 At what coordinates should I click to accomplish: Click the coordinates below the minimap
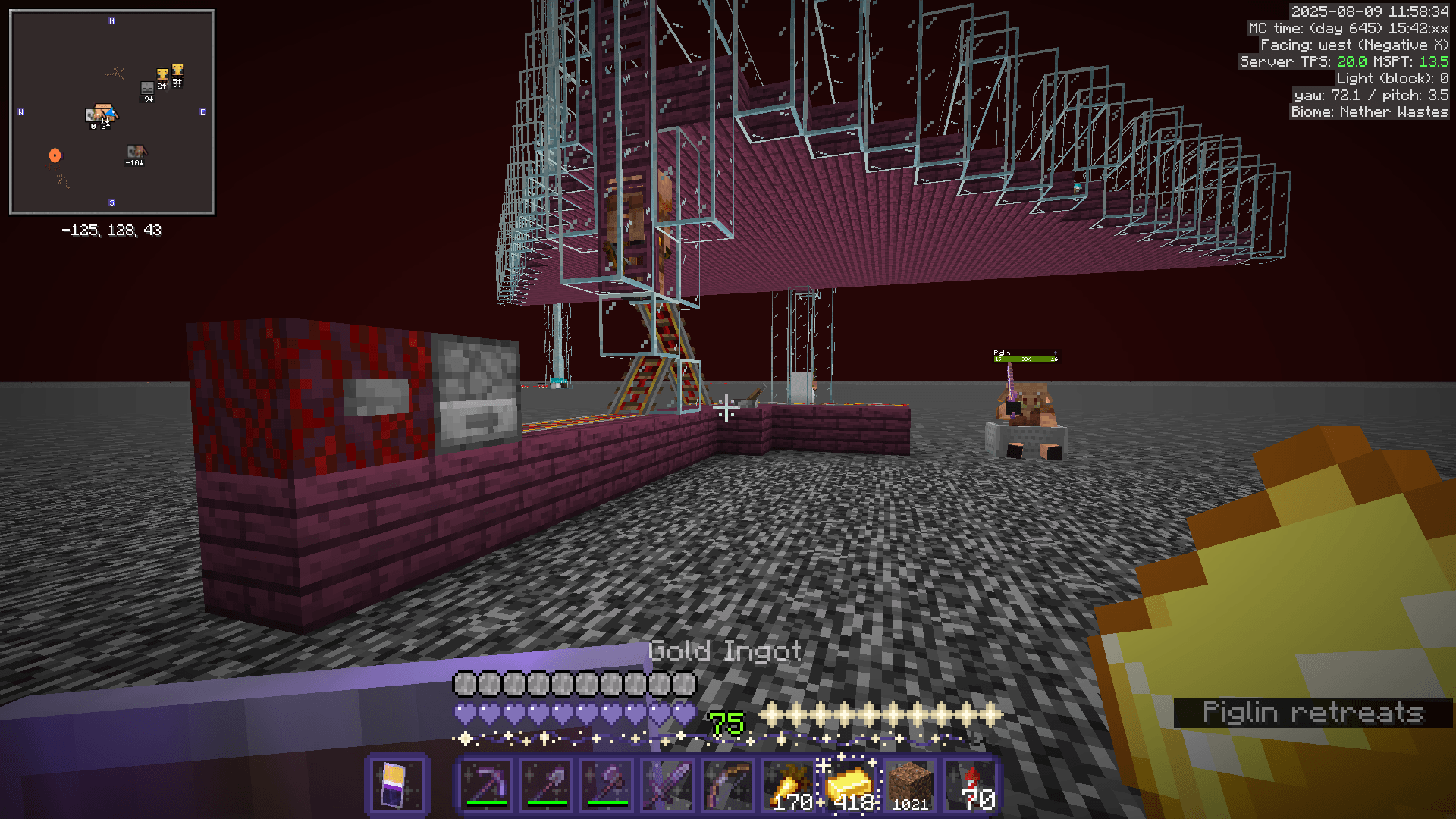pyautogui.click(x=111, y=231)
